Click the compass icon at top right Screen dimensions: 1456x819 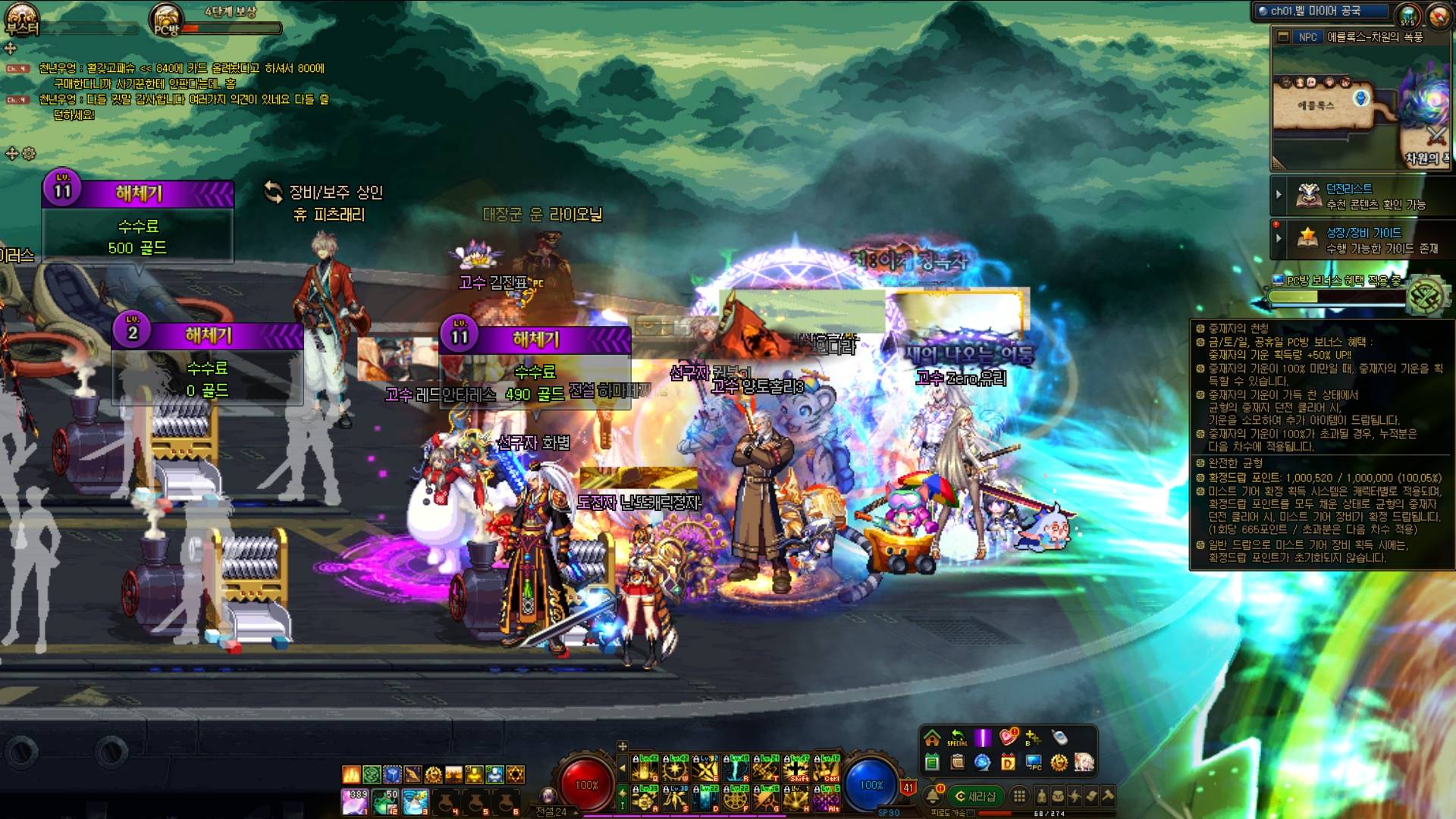pos(1439,15)
